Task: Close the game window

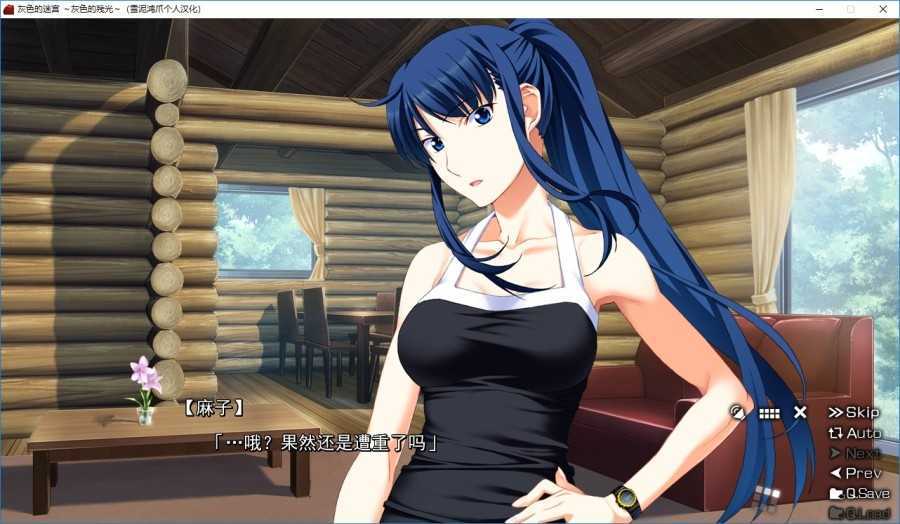Action: pyautogui.click(x=882, y=9)
